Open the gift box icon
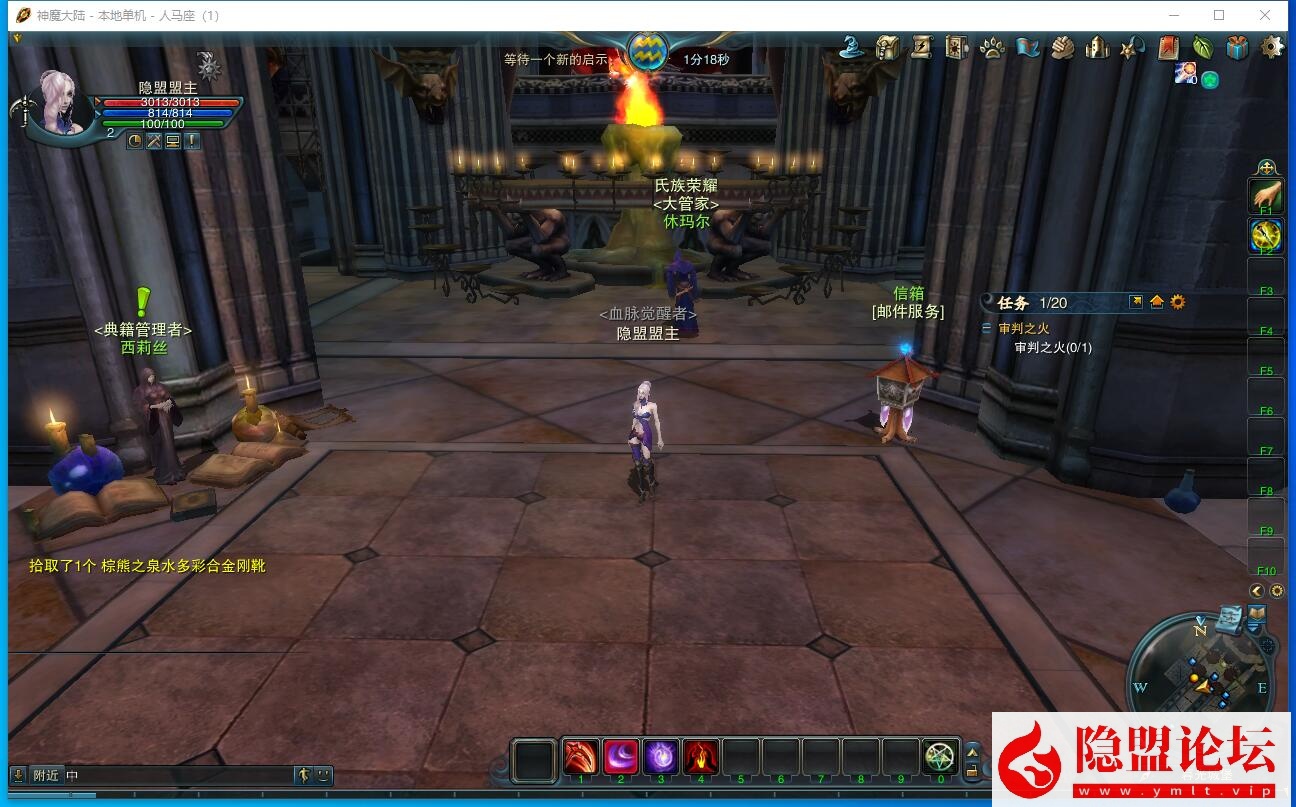Viewport: 1296px width, 807px height. click(1237, 47)
